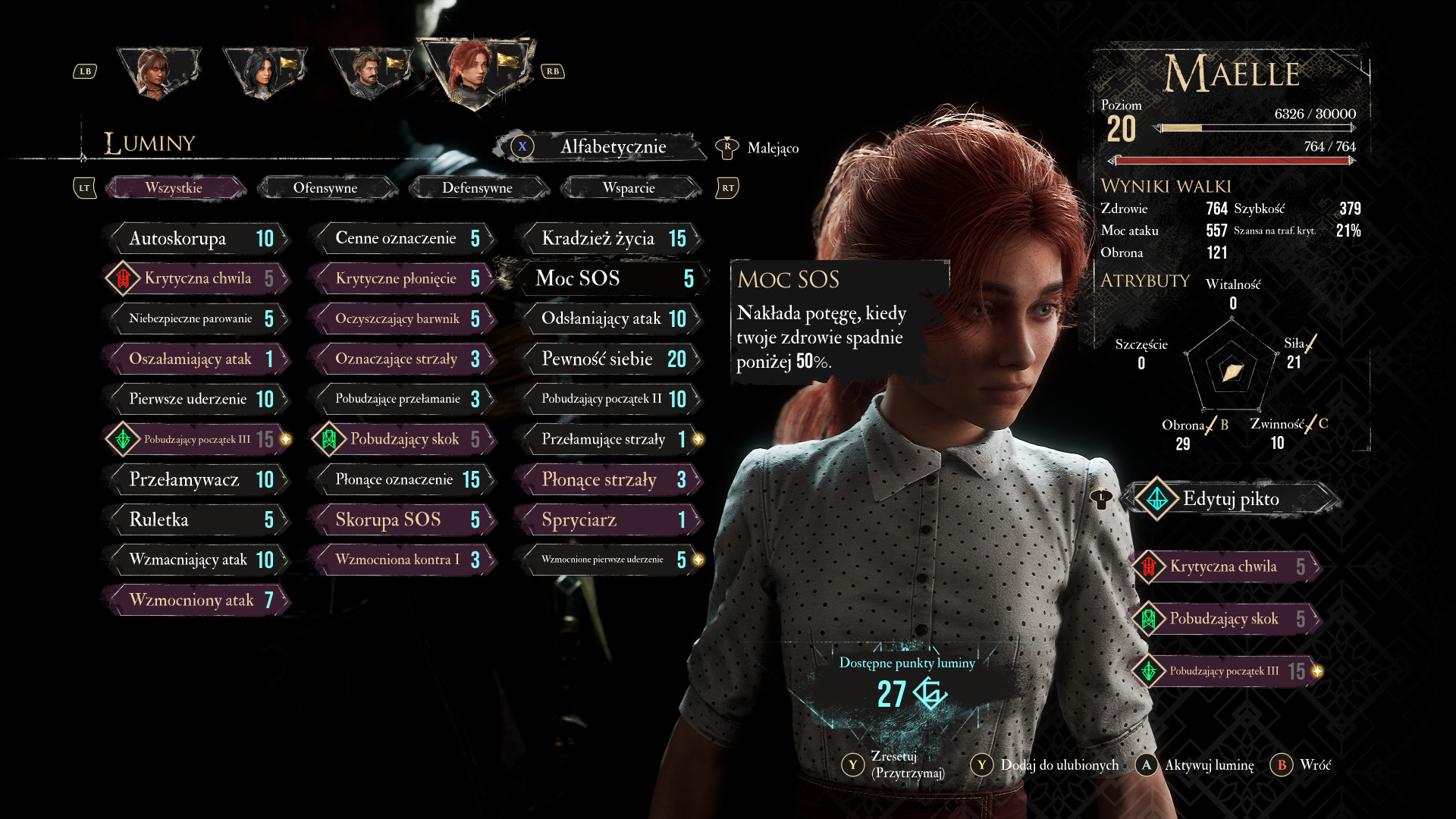Viewport: 1456px width, 819px height.
Task: Select the Autoskorupa lumina
Action: click(197, 239)
